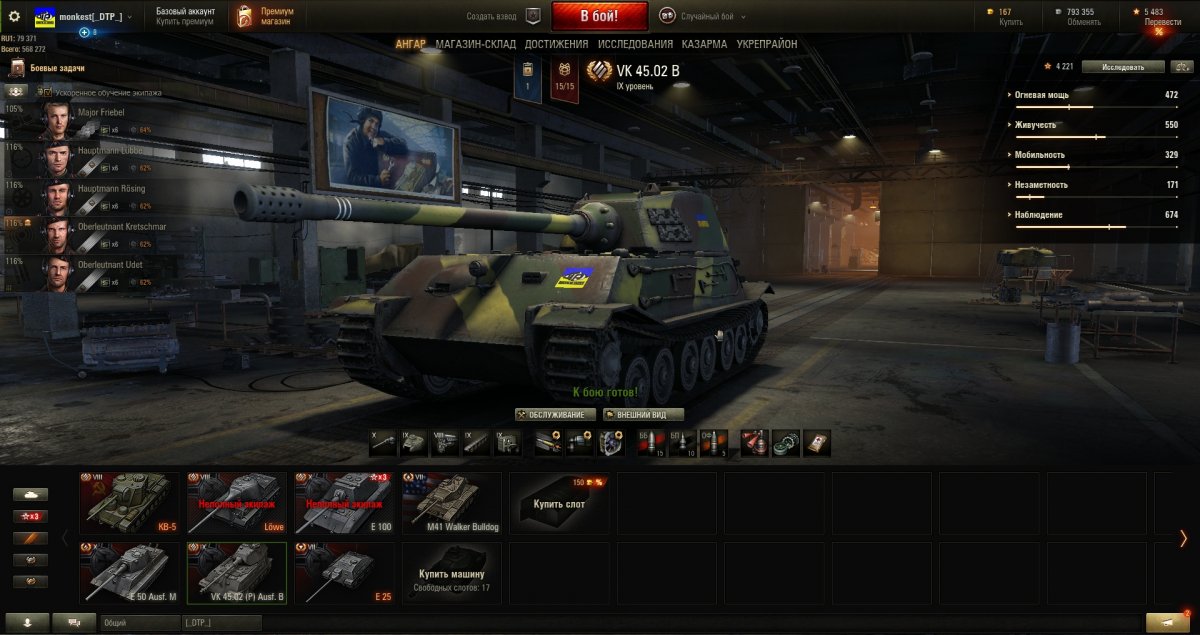Open the Укрепрайон tab
1200x635 pixels.
point(767,44)
